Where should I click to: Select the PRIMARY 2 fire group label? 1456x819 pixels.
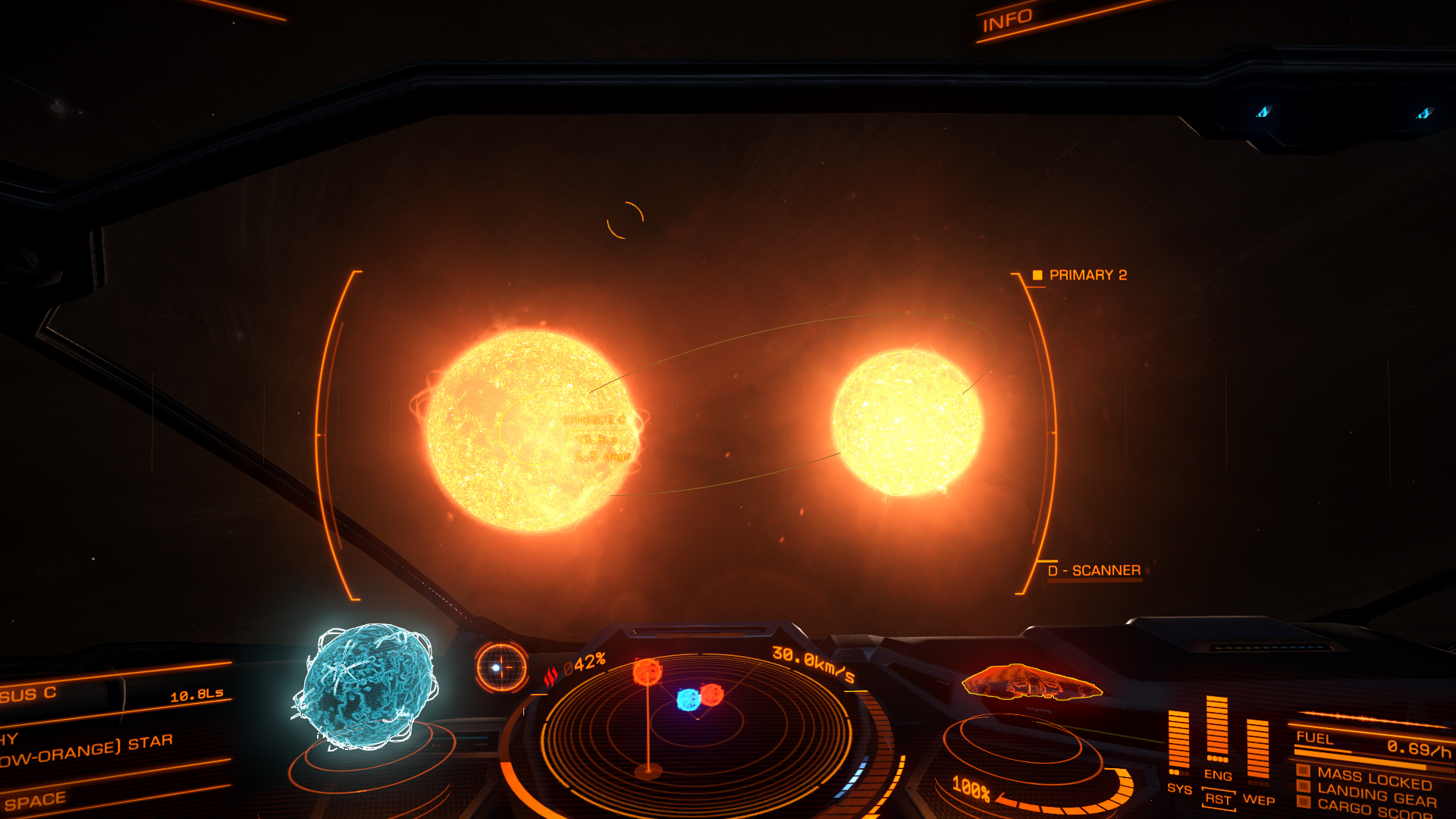tap(1087, 275)
